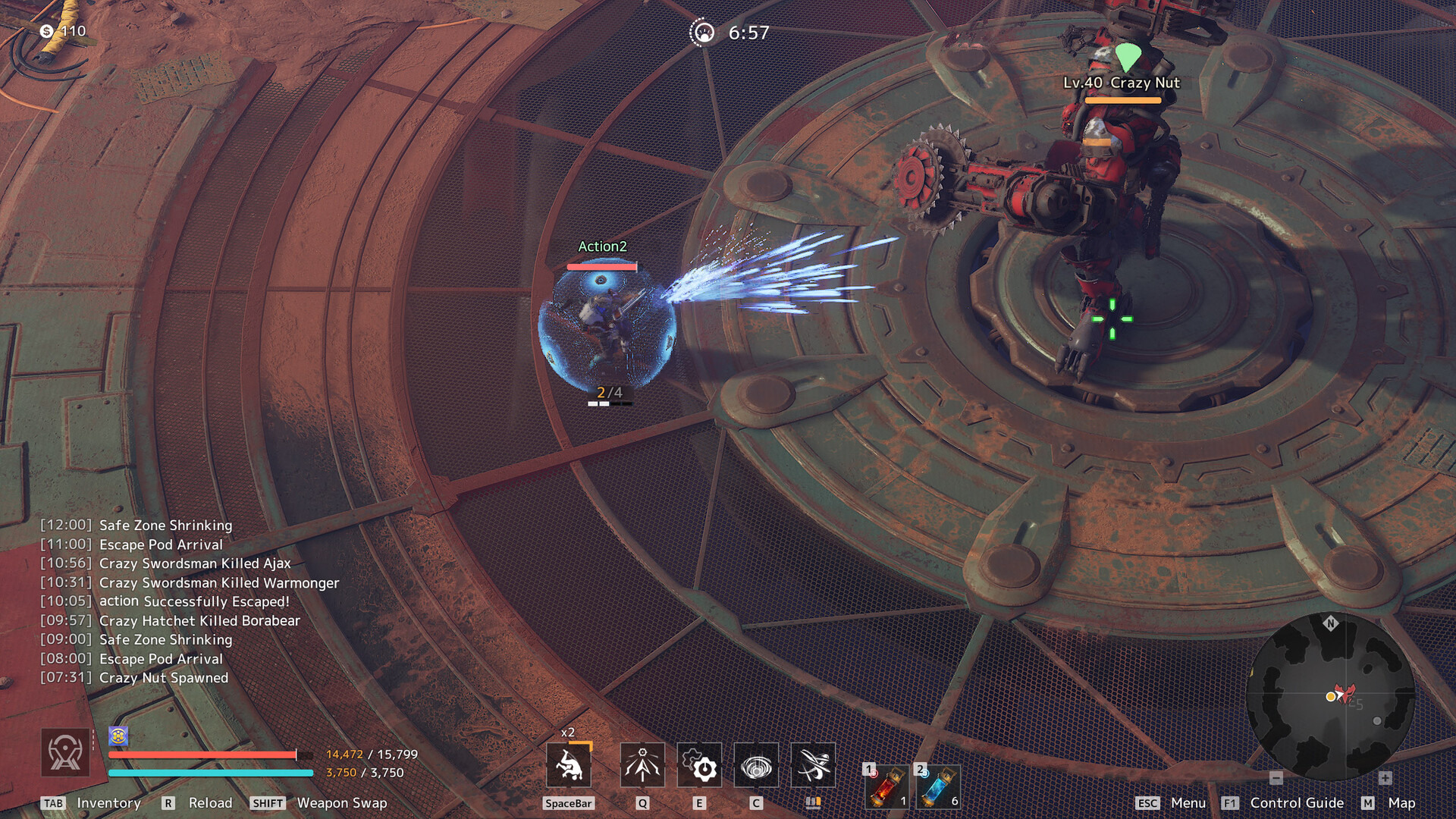Viewport: 1456px width, 819px height.
Task: Zoom in the minimap with plus button
Action: tap(1385, 778)
